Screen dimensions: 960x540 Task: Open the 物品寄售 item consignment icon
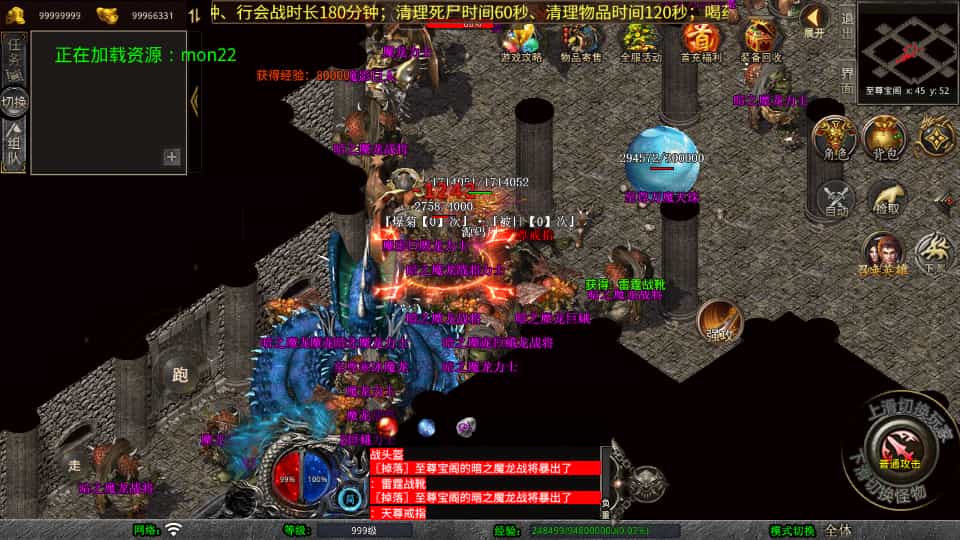[580, 40]
